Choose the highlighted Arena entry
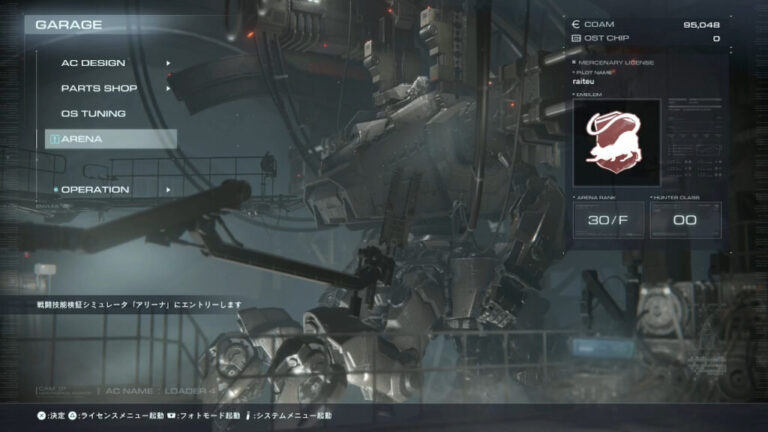Screen dimensions: 768x432 point(110,139)
